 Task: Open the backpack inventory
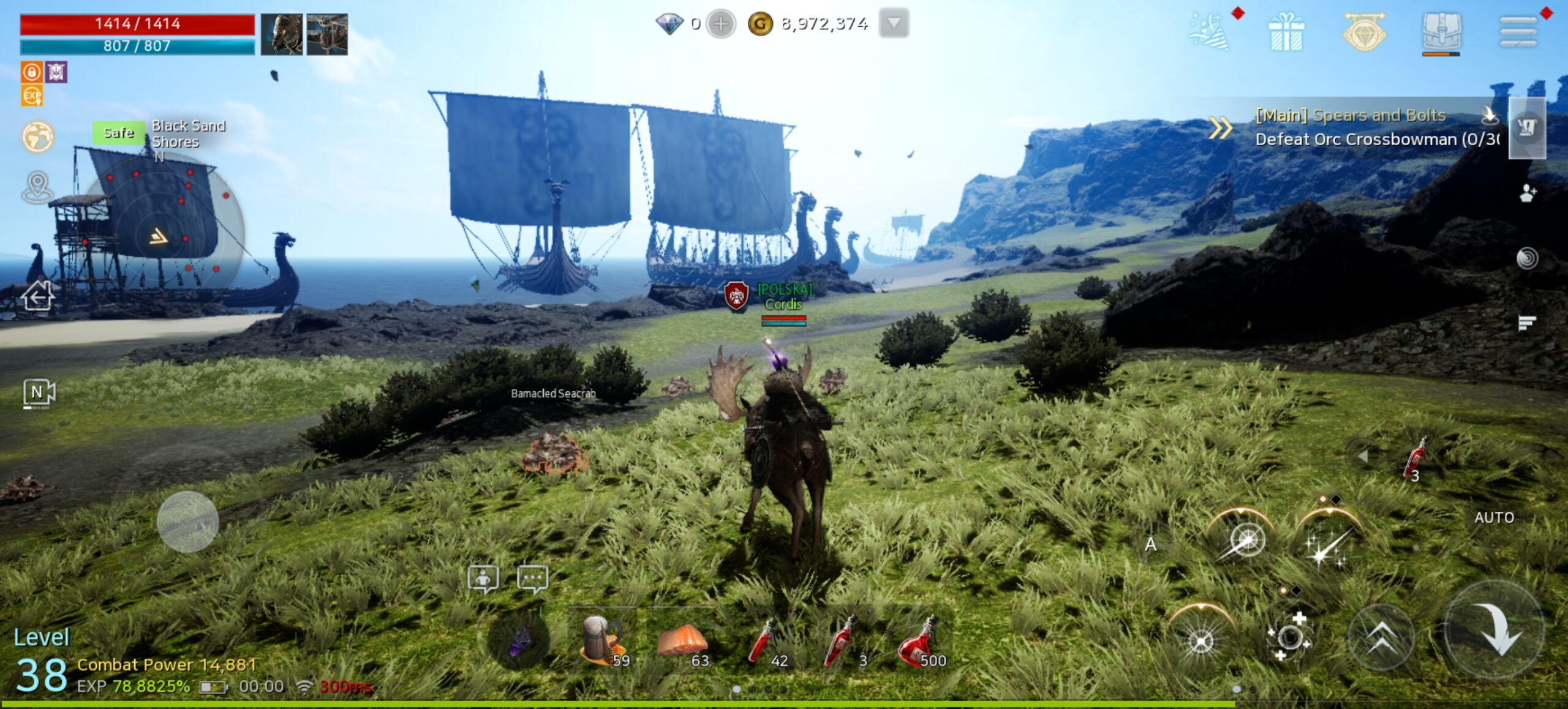[1441, 32]
